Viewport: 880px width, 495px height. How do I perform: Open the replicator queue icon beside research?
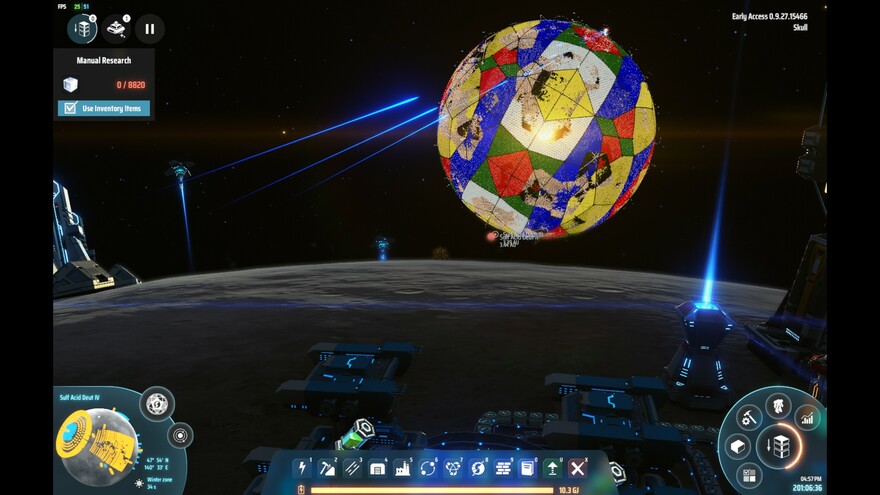(x=116, y=29)
